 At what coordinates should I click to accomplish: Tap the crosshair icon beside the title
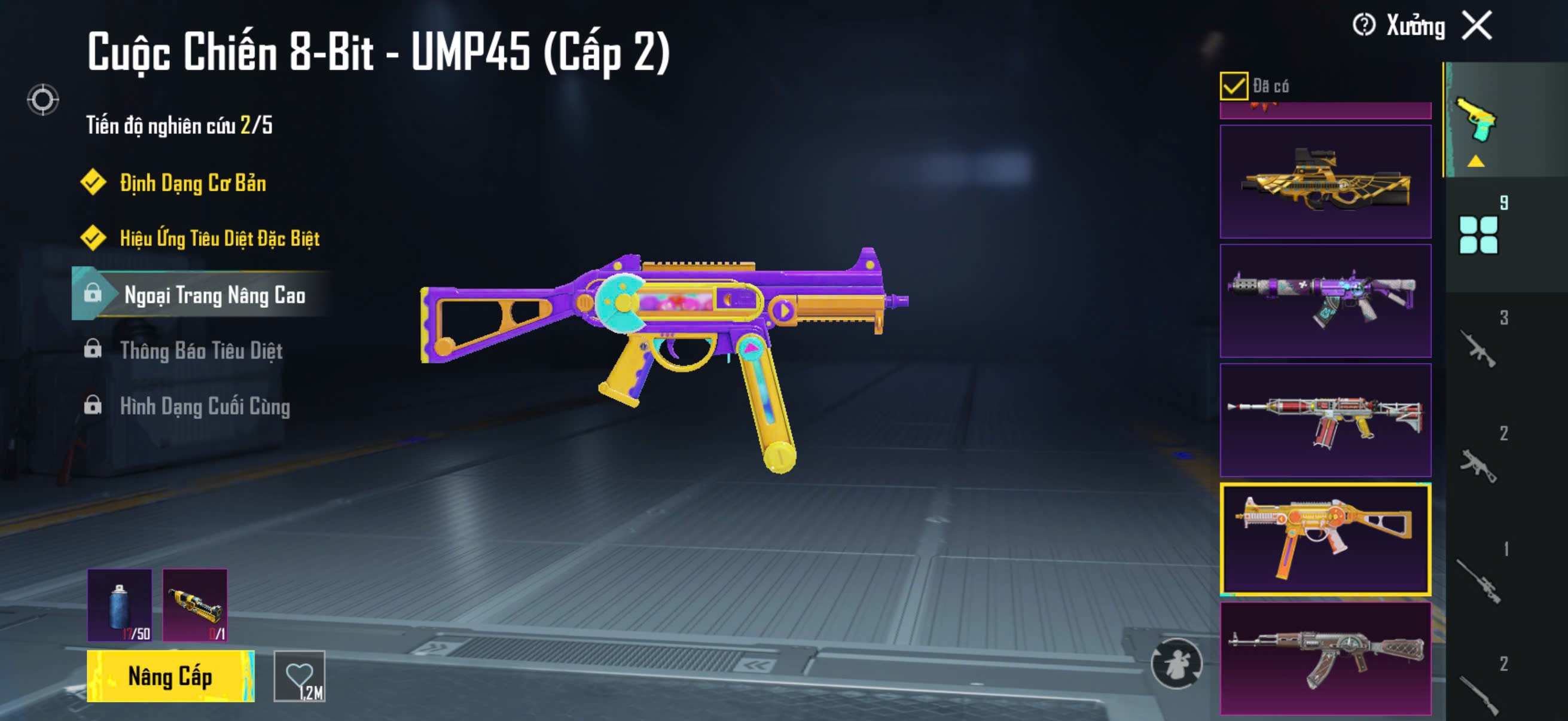tap(42, 100)
